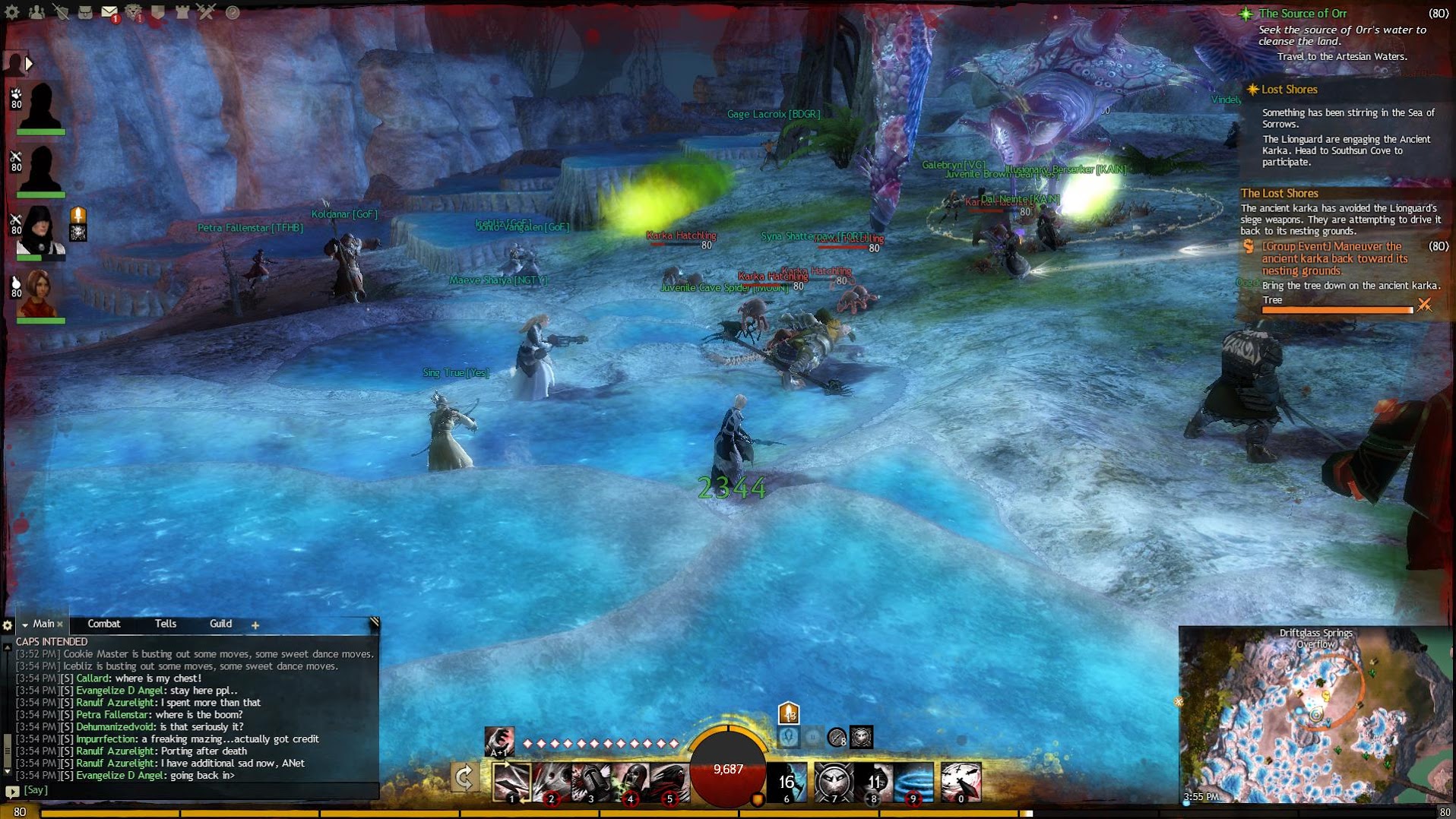Open the question mark help icon
Viewport: 1456px width, 819px height.
[x=233, y=12]
